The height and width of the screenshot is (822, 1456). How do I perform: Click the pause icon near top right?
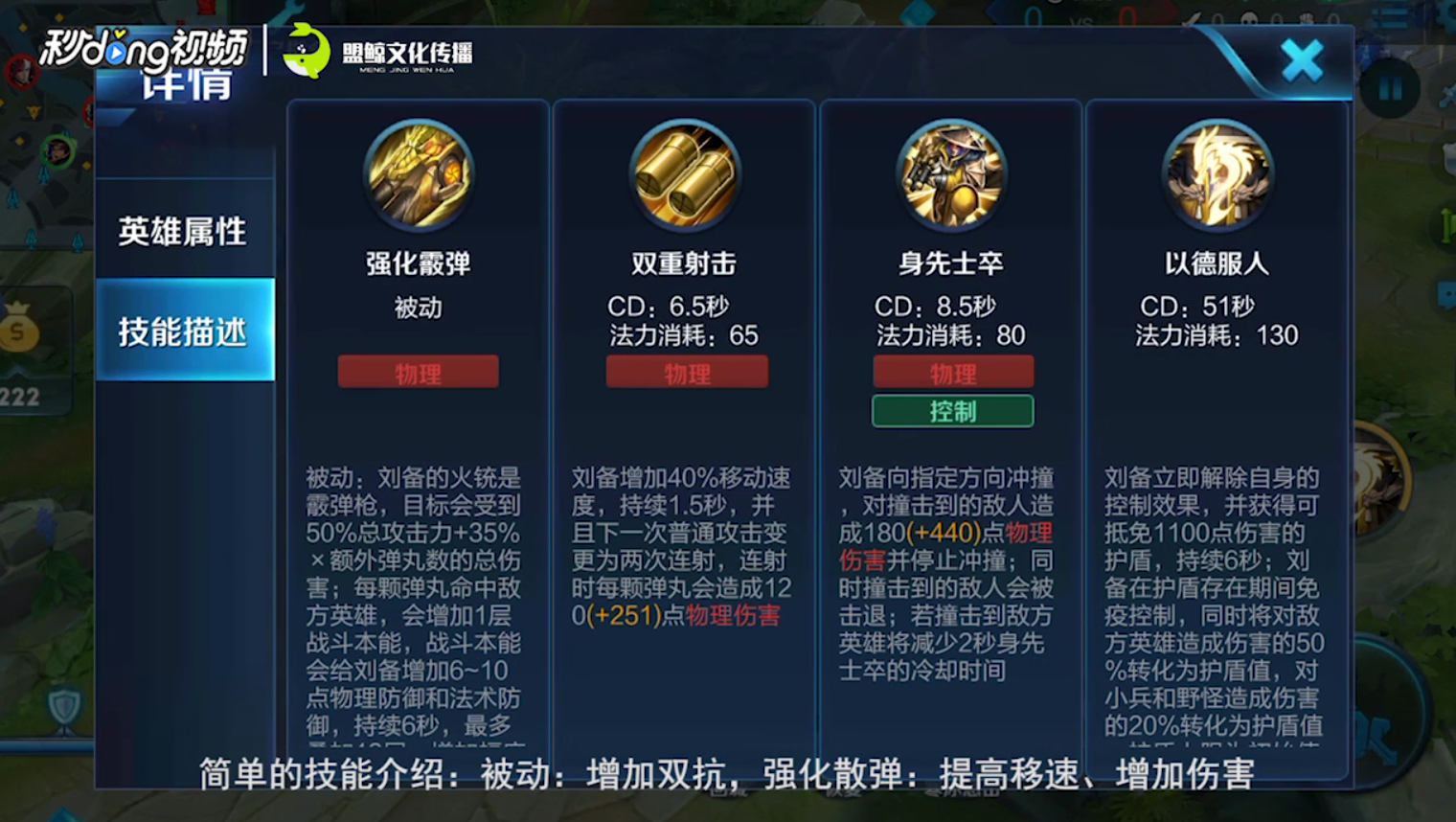coord(1391,86)
